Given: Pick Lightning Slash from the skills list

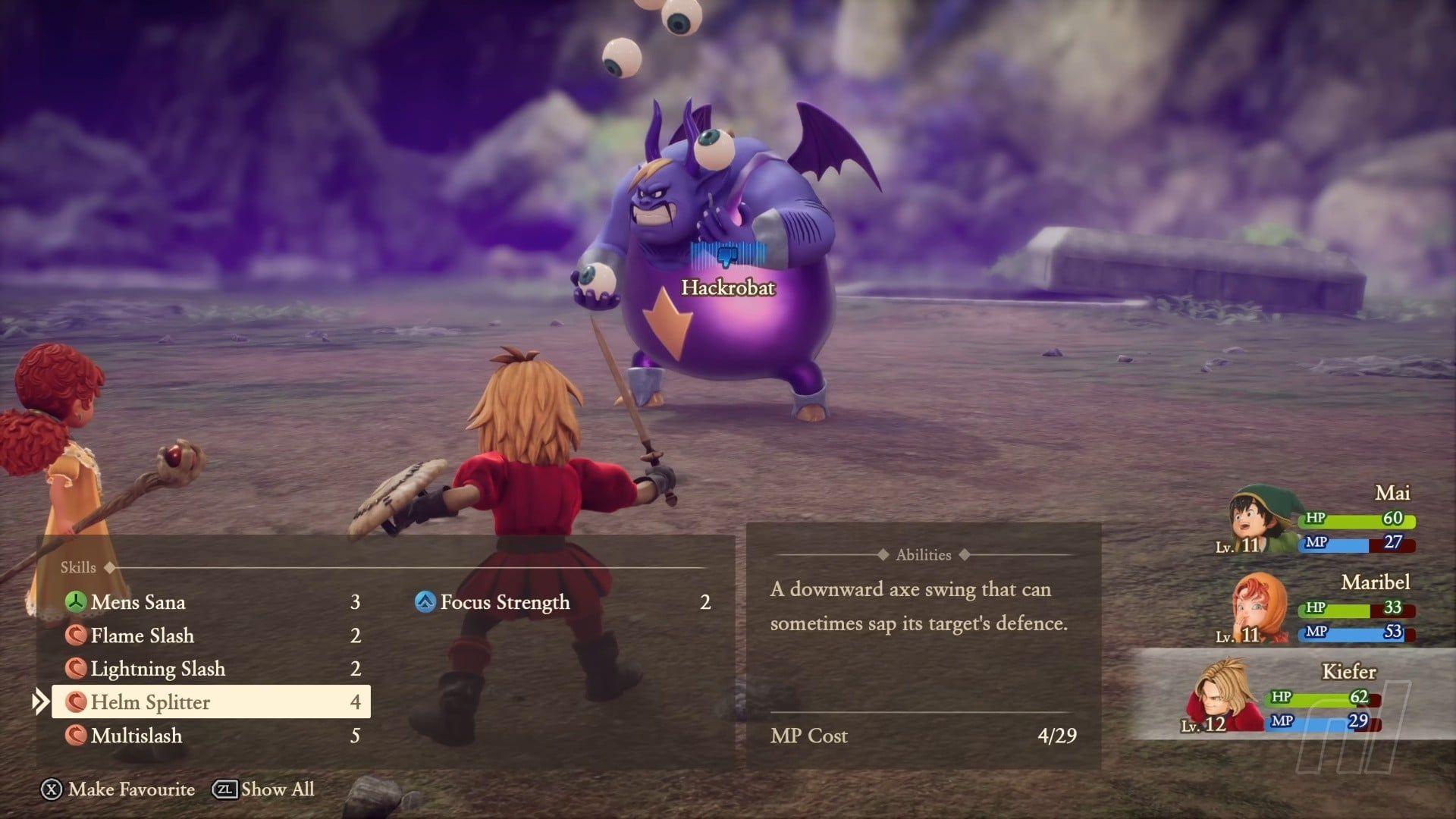Looking at the screenshot, I should pos(158,669).
